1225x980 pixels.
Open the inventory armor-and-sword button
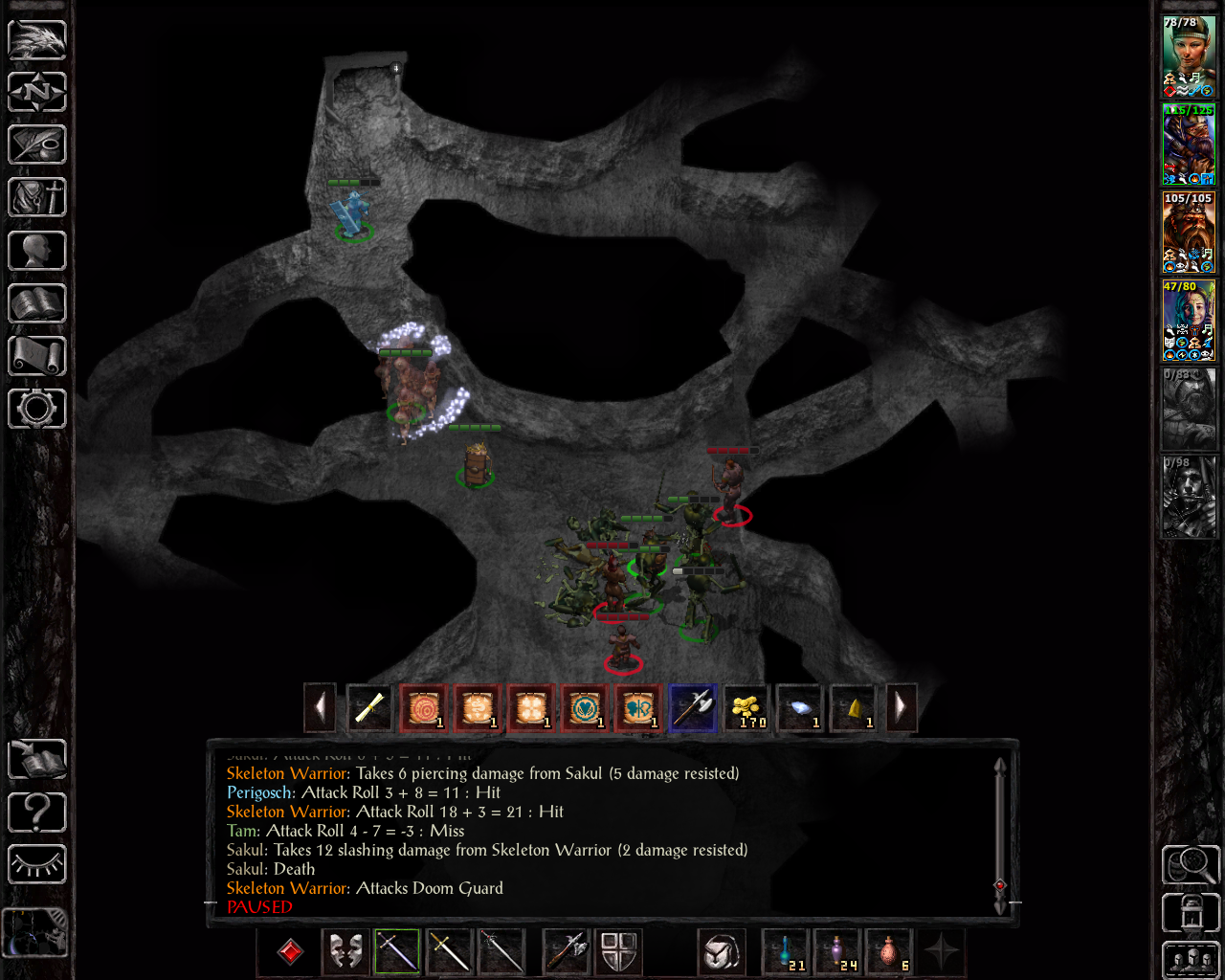click(37, 198)
